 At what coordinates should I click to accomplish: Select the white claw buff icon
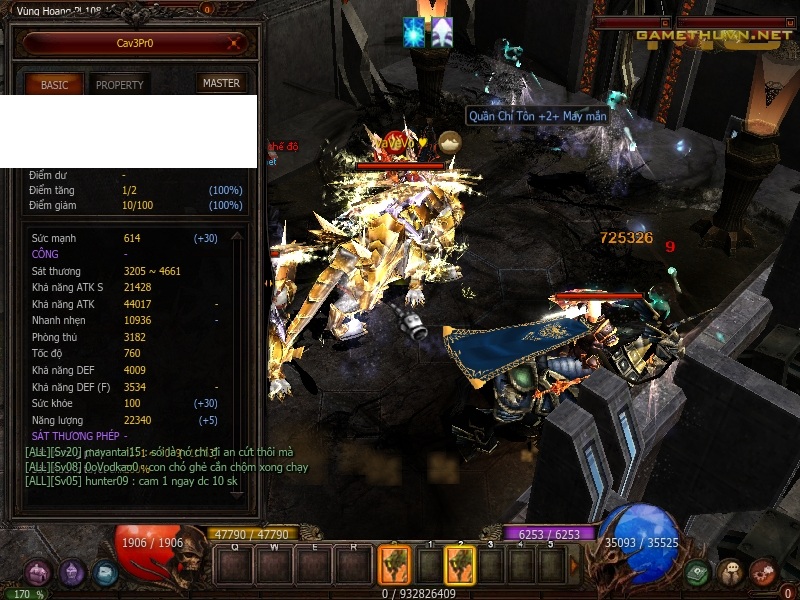pyautogui.click(x=440, y=32)
